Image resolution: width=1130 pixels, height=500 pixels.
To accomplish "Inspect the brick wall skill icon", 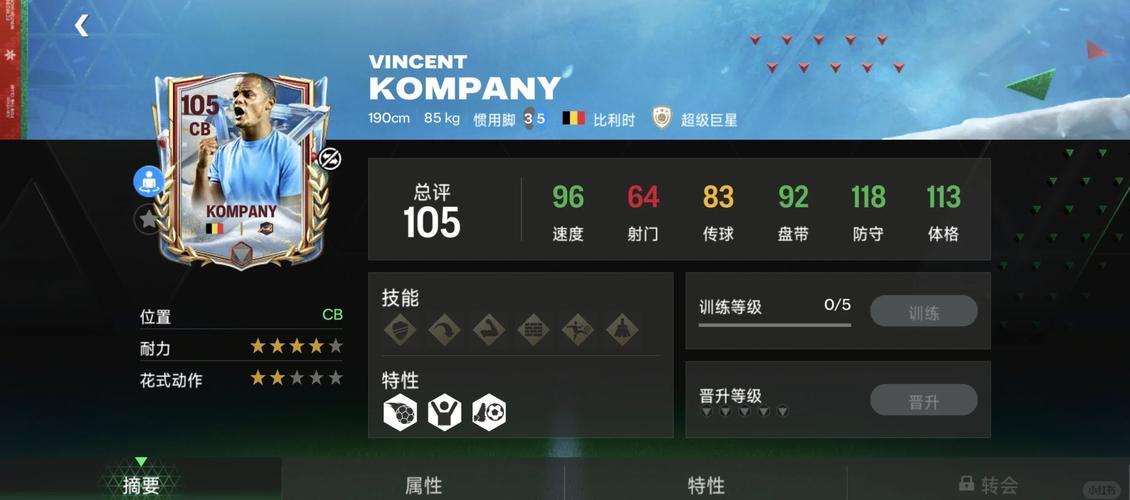I will tap(535, 329).
